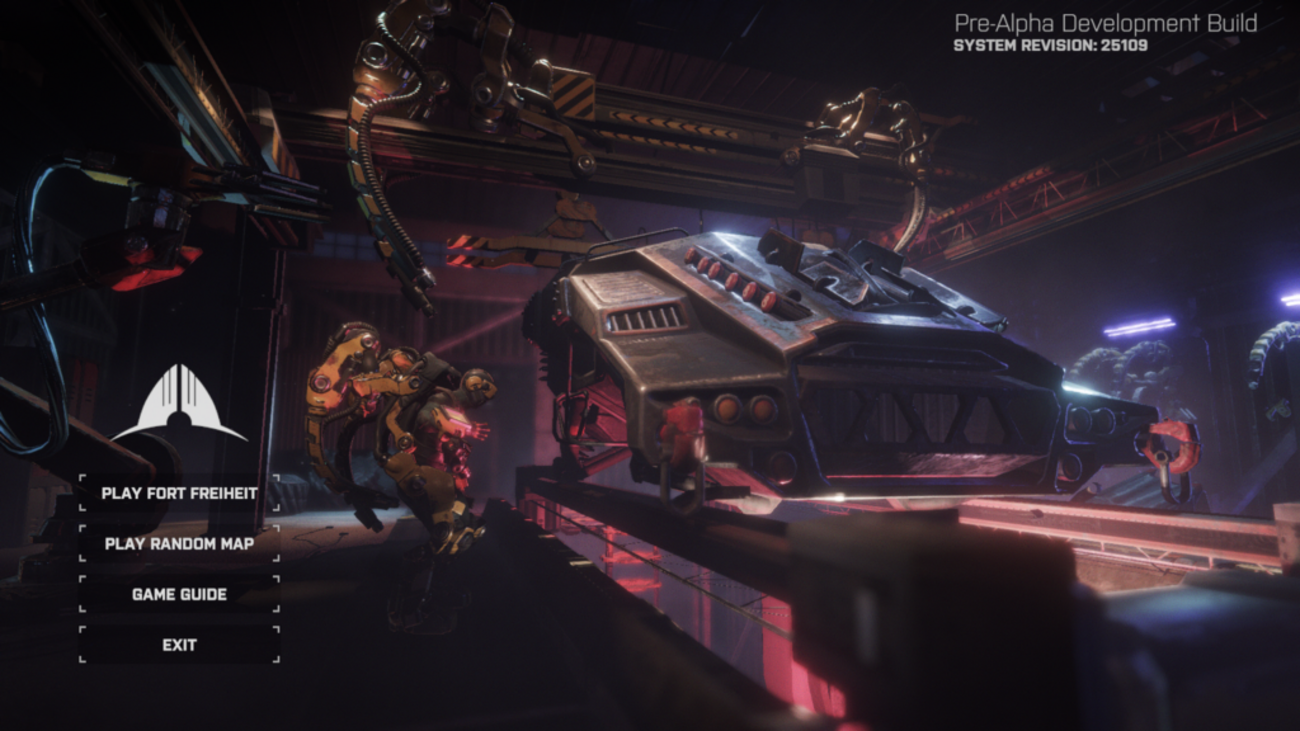Choose Play Random Map
The width and height of the screenshot is (1300, 731).
point(179,544)
